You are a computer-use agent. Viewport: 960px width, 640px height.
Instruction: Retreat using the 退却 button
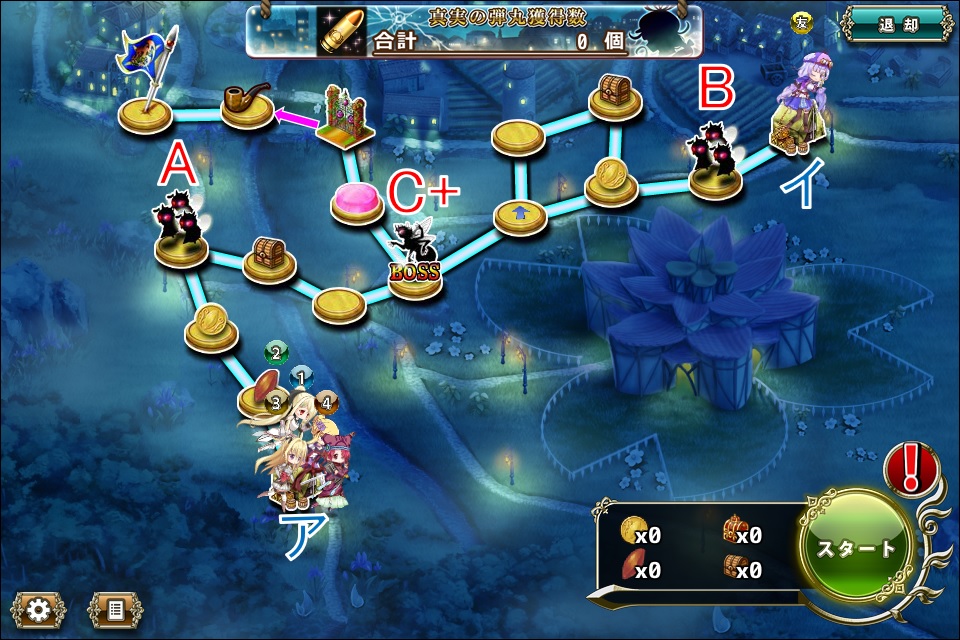click(x=896, y=25)
